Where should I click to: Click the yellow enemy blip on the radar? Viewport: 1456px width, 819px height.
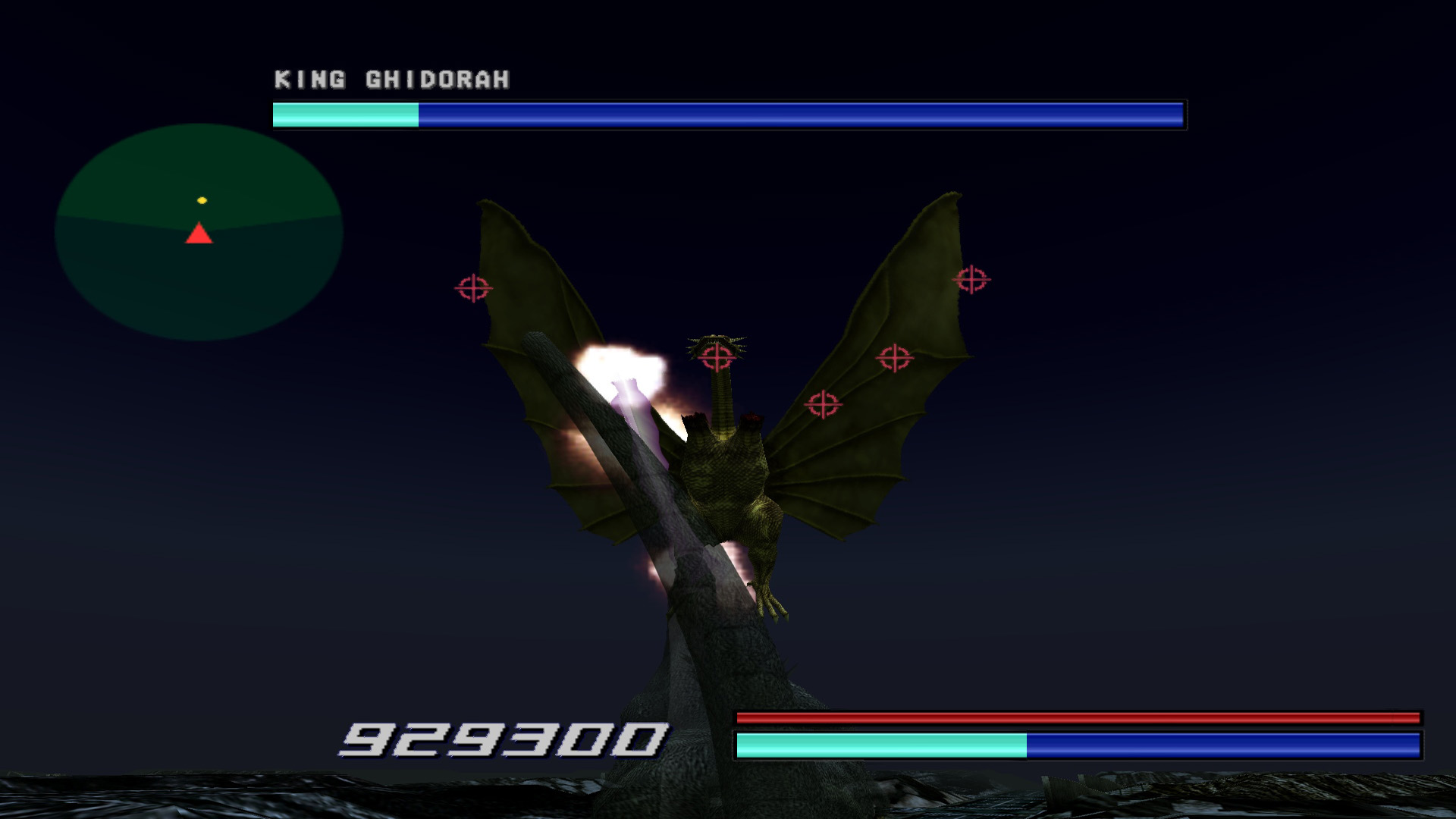200,199
